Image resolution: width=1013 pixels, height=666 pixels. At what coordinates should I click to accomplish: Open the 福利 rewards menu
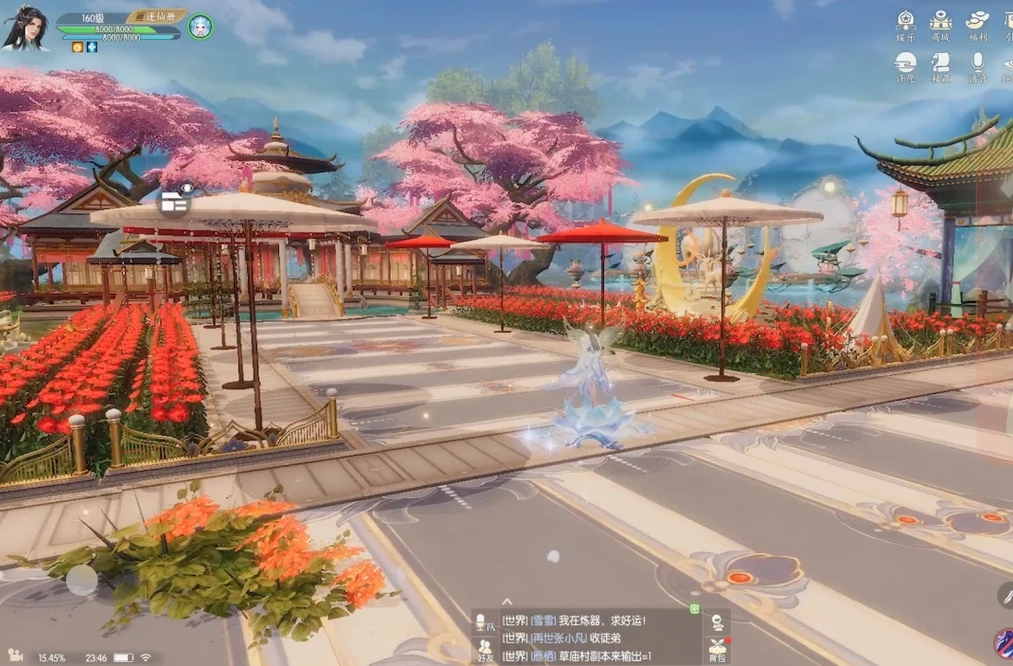pyautogui.click(x=977, y=25)
